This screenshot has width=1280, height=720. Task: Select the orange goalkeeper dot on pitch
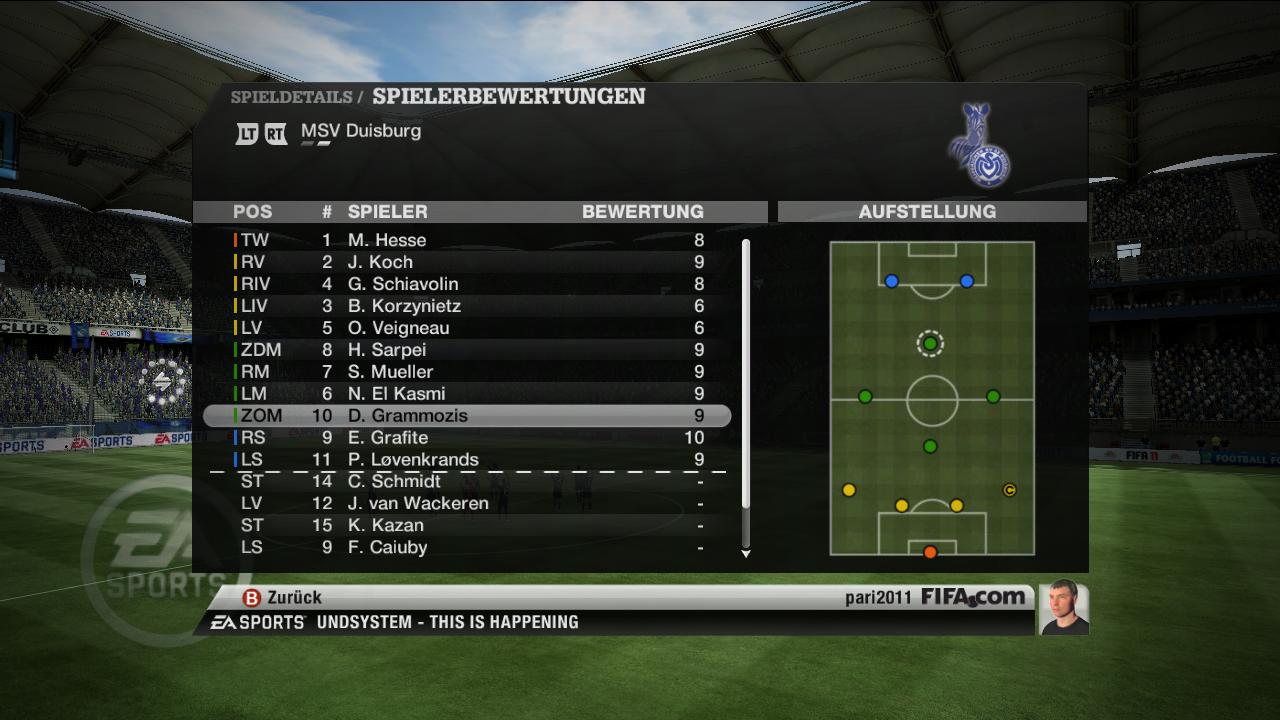coord(930,552)
